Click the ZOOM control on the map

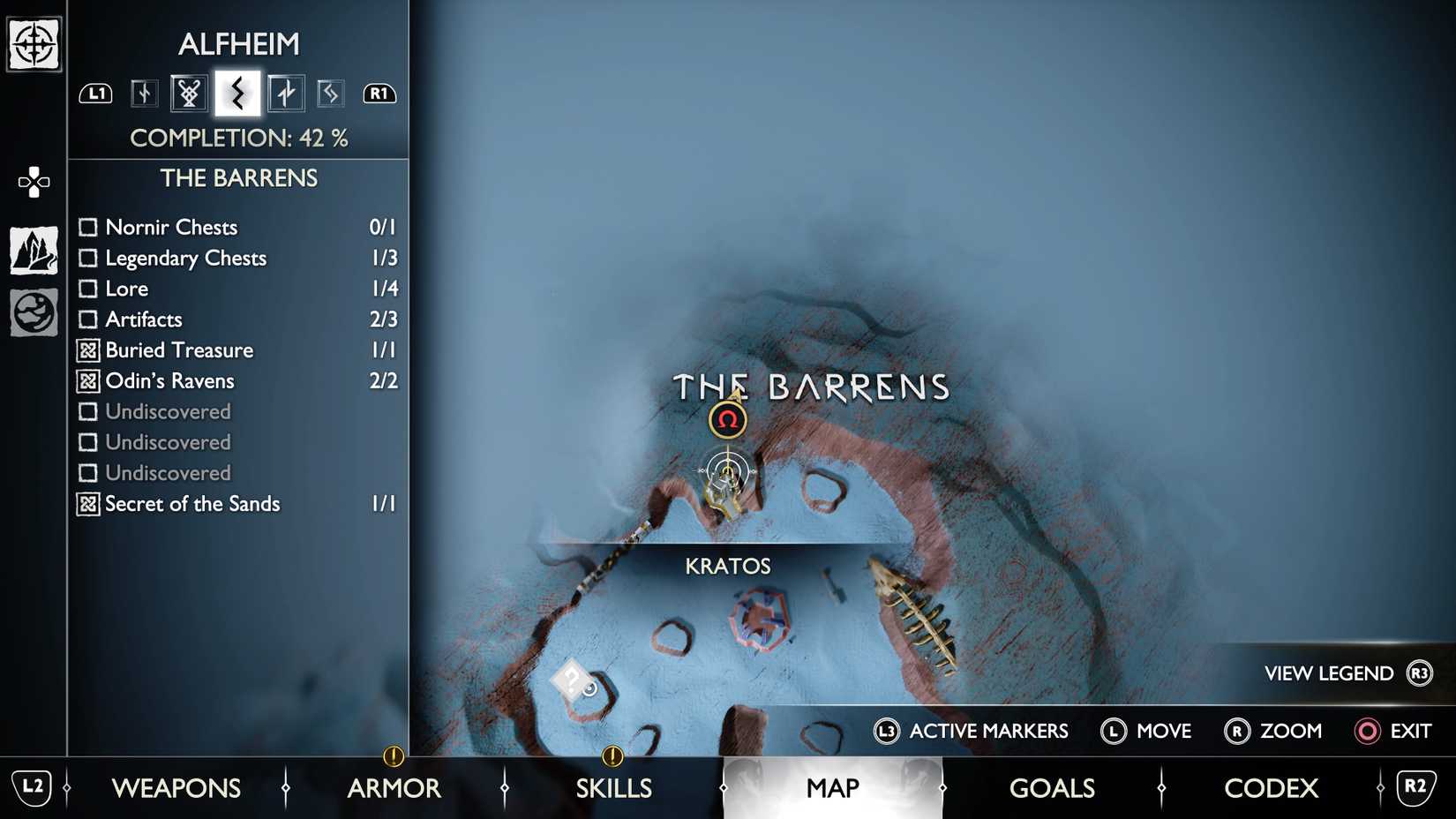[1273, 732]
